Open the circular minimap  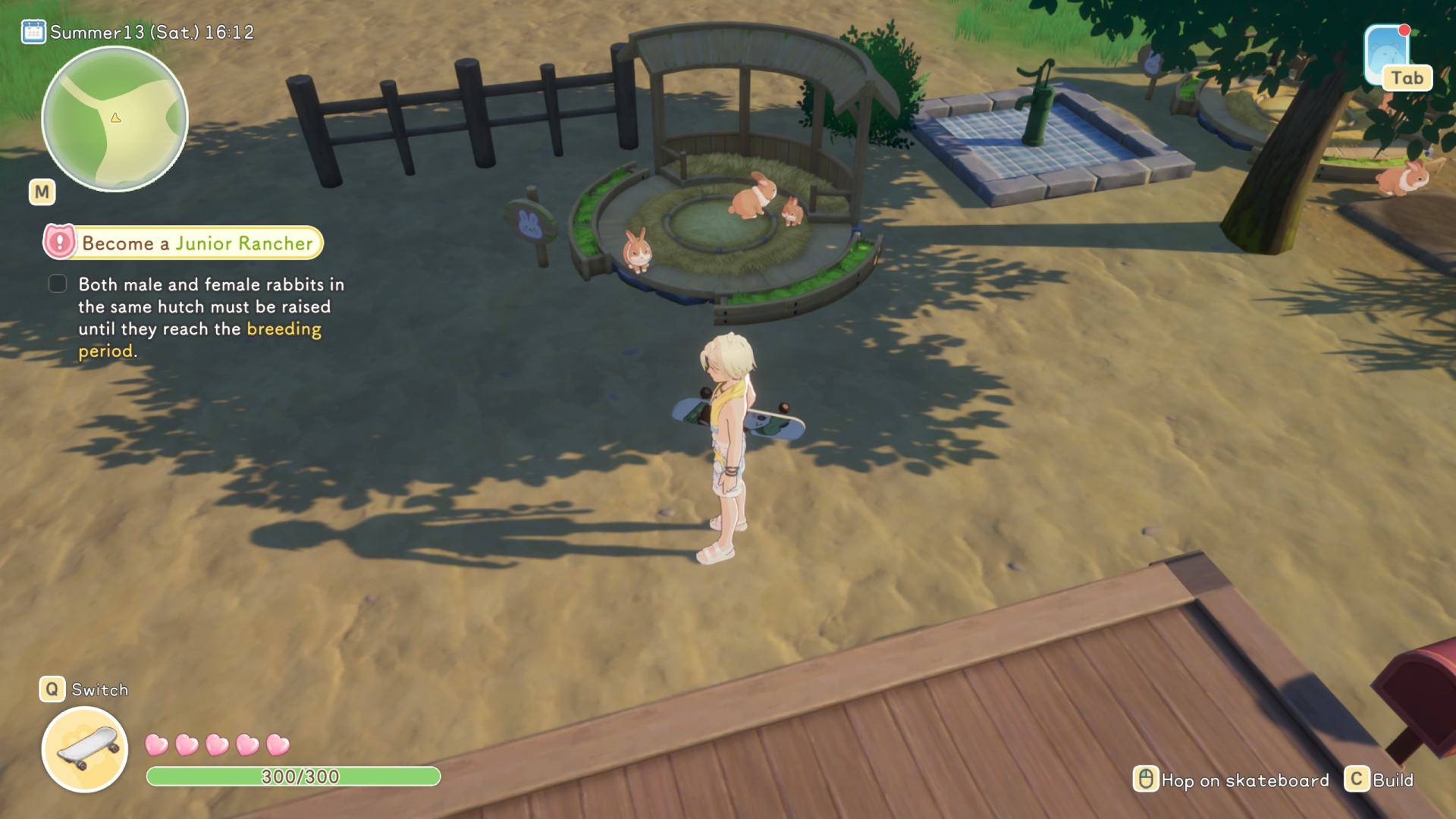115,119
